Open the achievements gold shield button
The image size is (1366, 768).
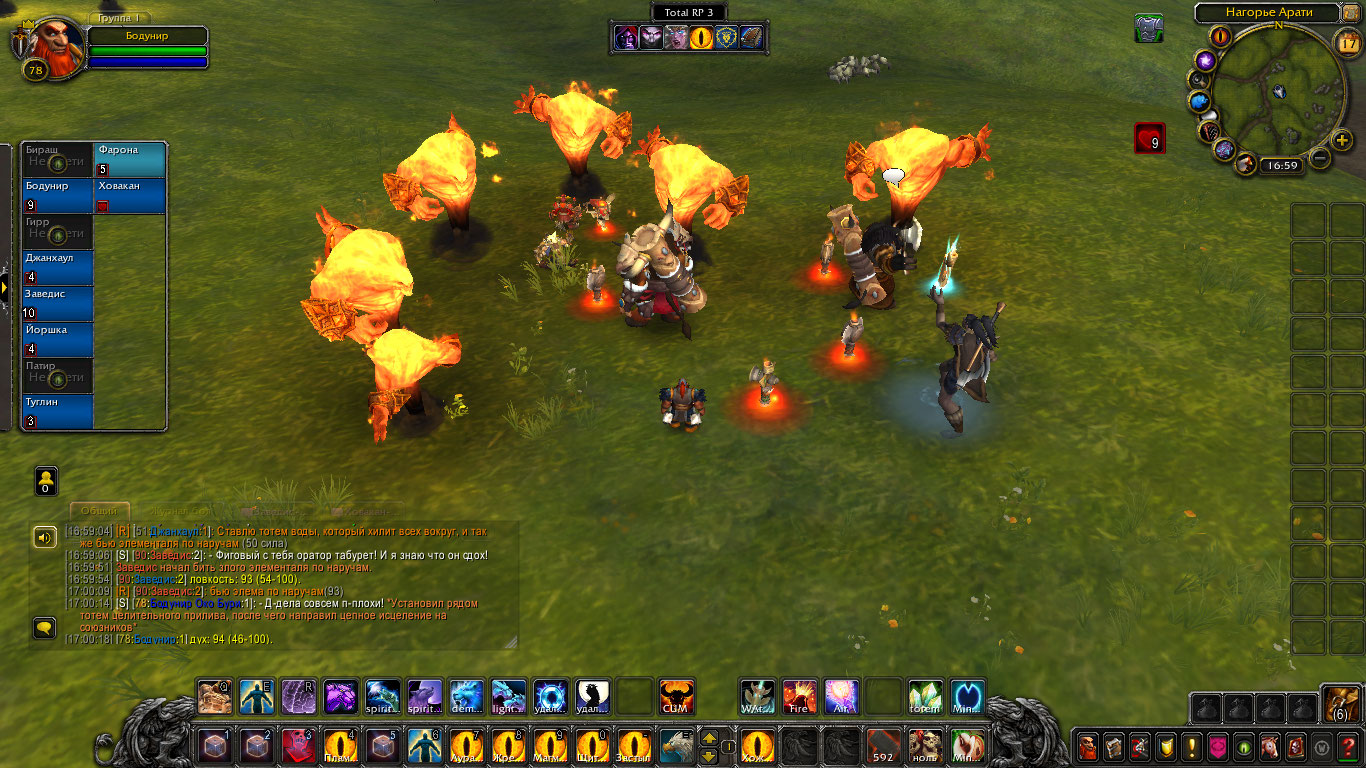point(1166,746)
